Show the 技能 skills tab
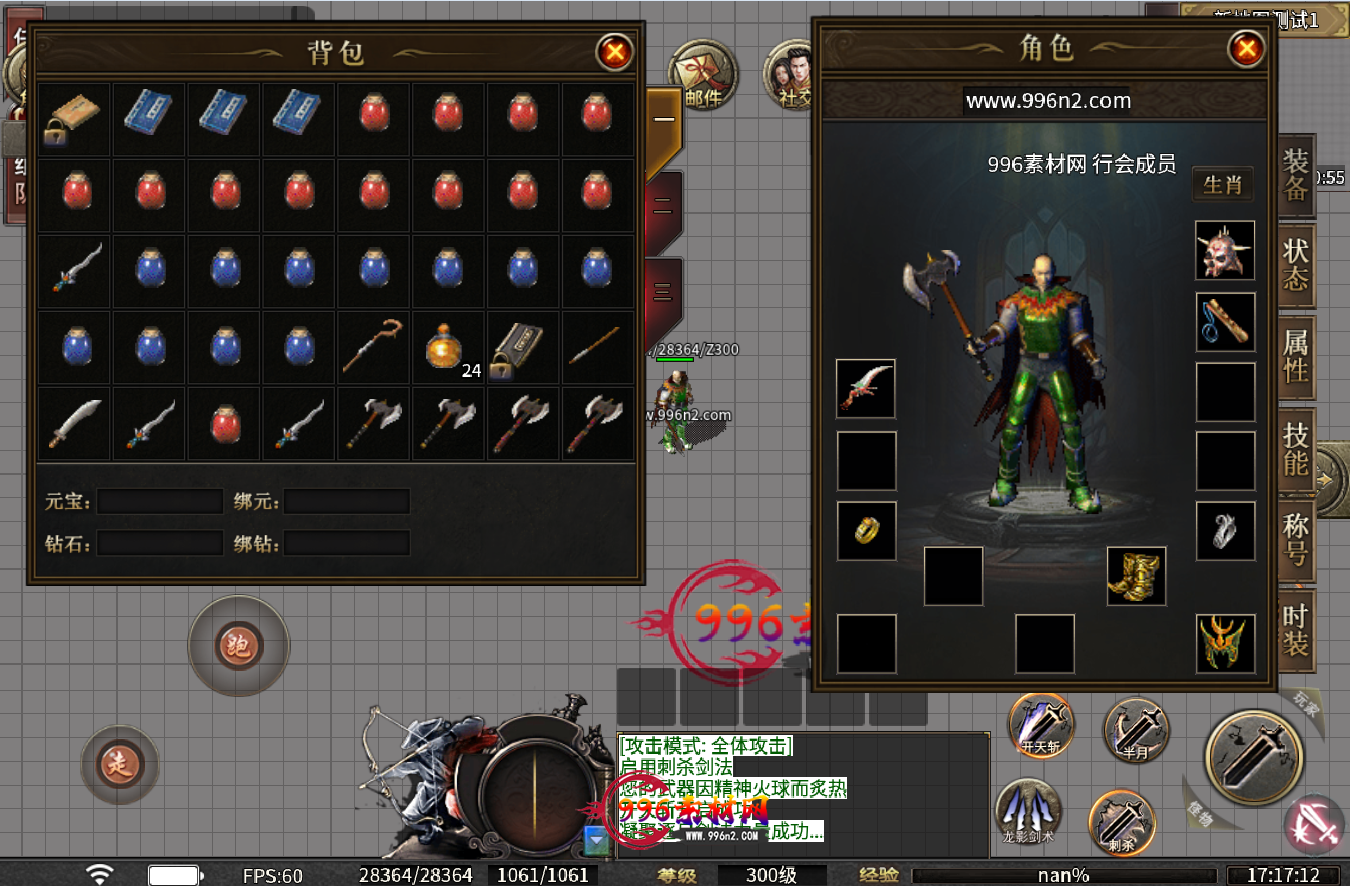The image size is (1350, 886). [1295, 447]
